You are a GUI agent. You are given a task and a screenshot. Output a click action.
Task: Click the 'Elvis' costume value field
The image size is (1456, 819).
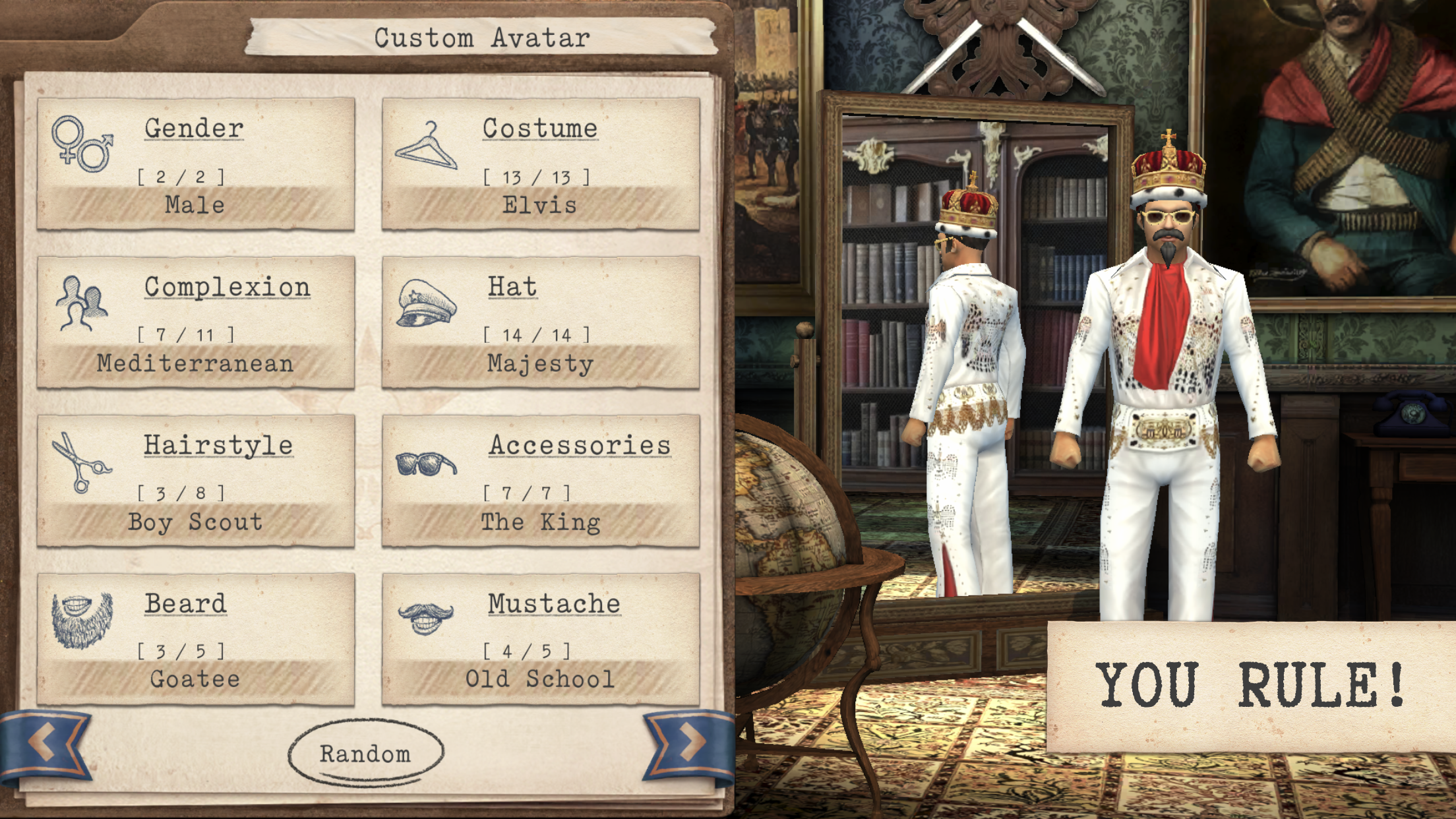(540, 204)
